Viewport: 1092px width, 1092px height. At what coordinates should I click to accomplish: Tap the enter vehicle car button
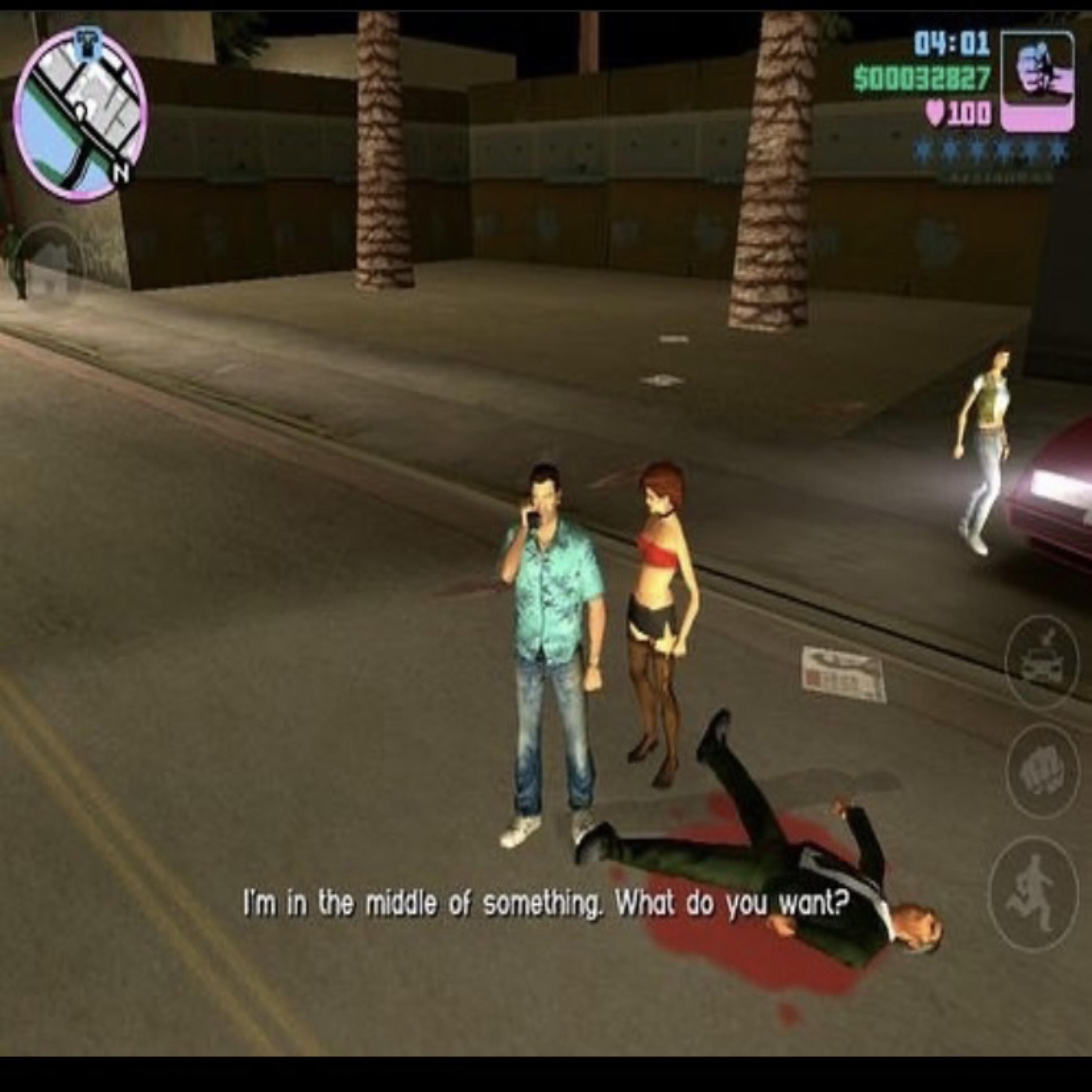click(1041, 662)
